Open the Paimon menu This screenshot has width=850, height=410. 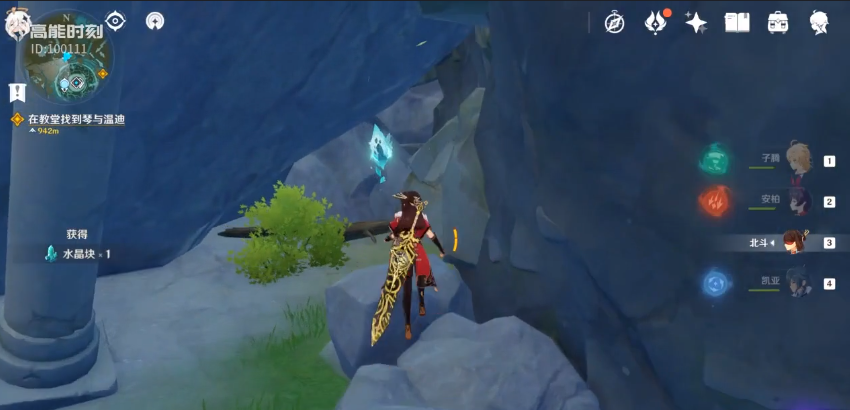[18, 26]
